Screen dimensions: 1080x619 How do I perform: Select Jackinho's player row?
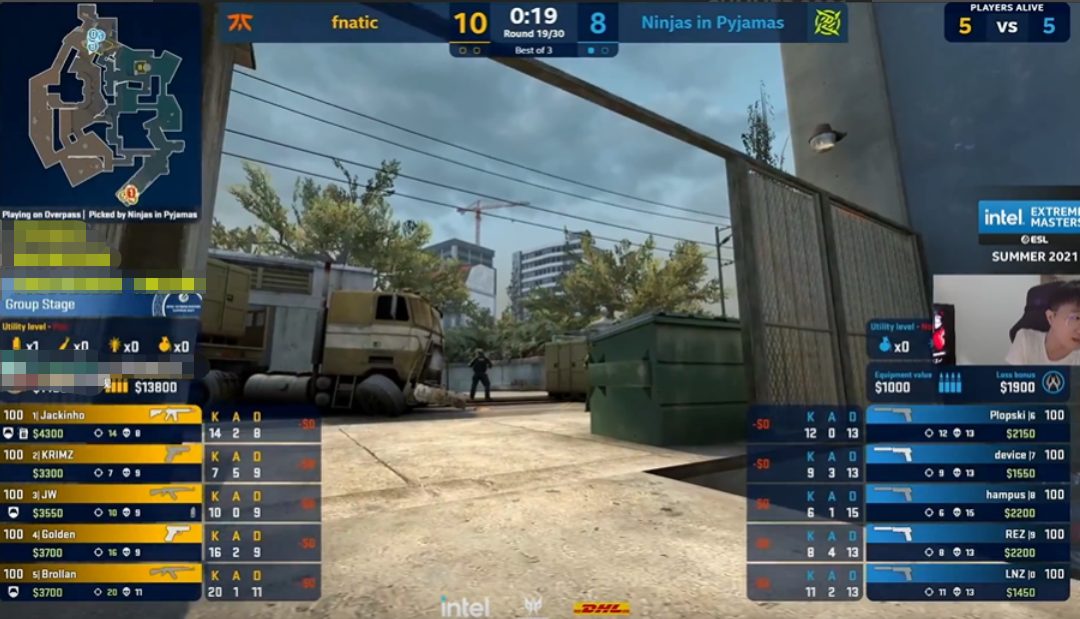click(x=100, y=424)
